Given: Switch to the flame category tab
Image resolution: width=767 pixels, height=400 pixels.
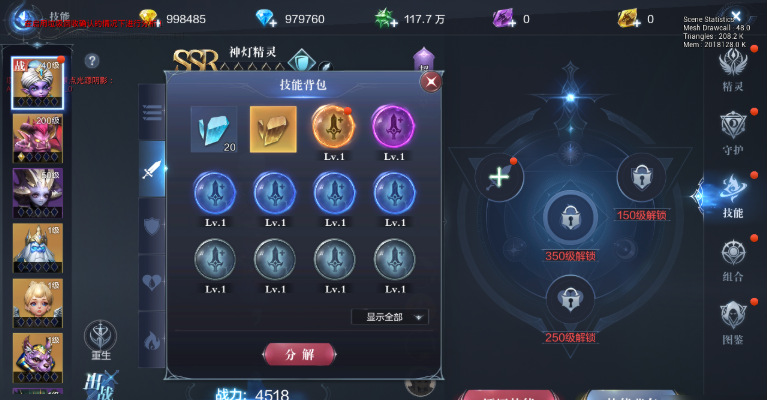Looking at the screenshot, I should (152, 338).
